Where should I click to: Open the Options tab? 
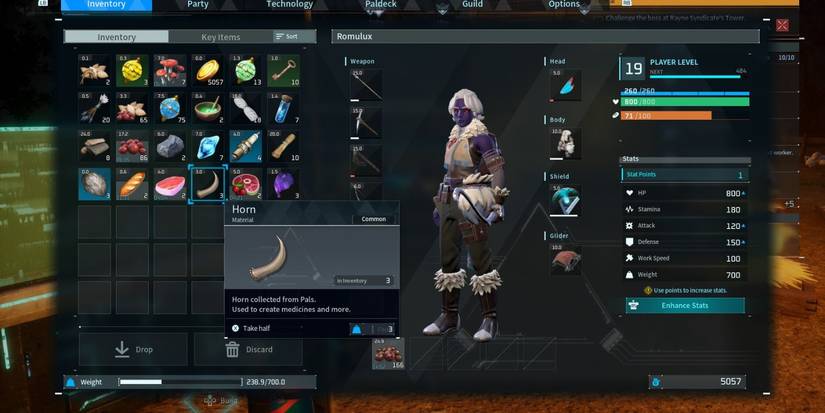click(x=564, y=4)
